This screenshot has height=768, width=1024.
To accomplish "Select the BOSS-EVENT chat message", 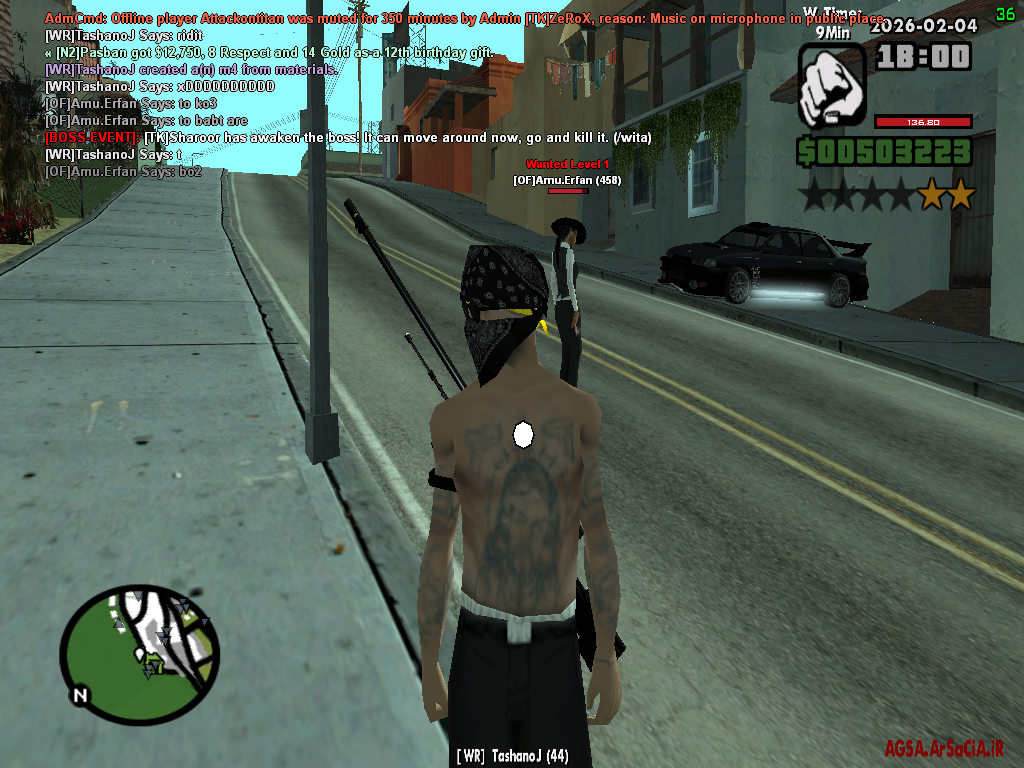I will (x=348, y=137).
